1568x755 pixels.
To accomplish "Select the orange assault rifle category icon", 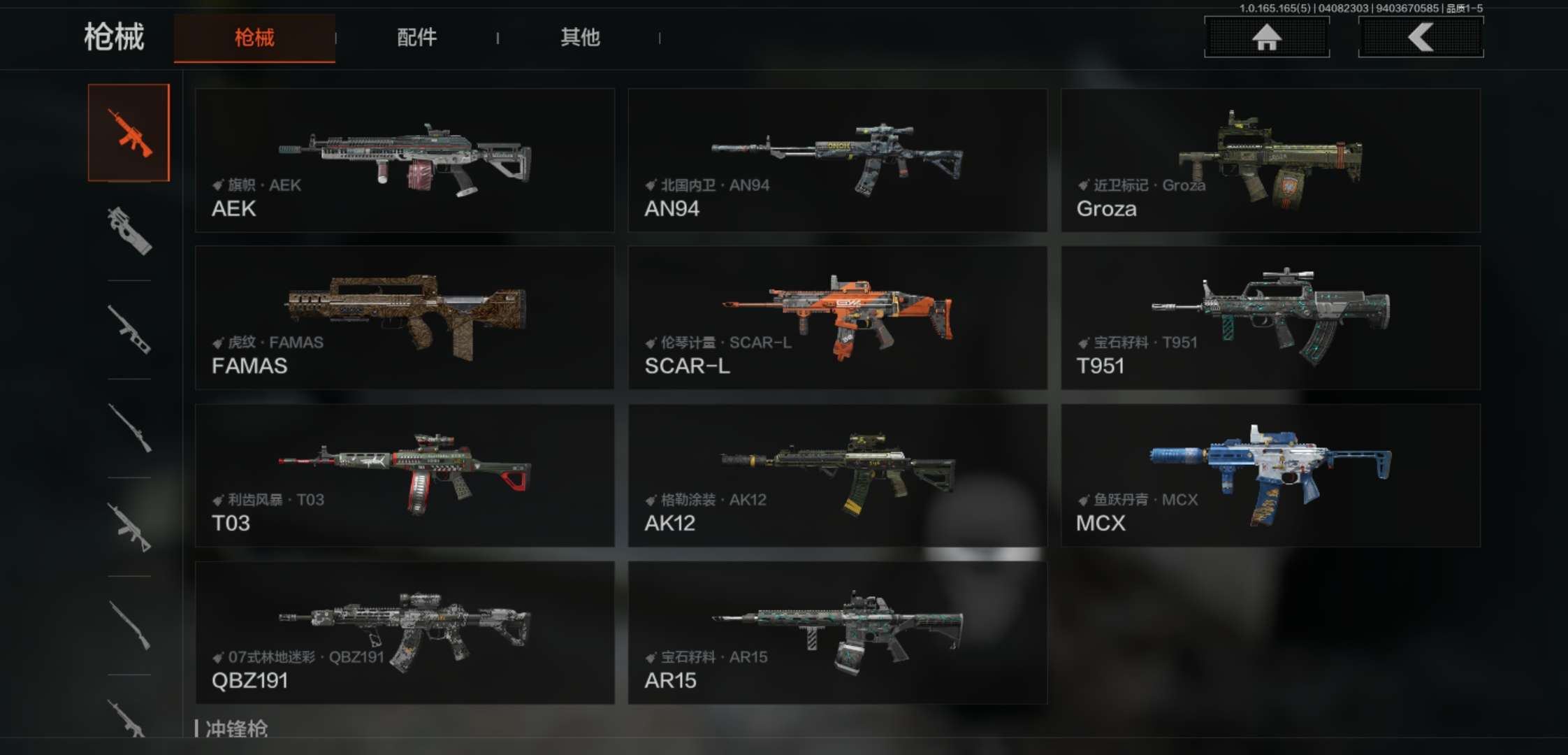I will tap(129, 133).
